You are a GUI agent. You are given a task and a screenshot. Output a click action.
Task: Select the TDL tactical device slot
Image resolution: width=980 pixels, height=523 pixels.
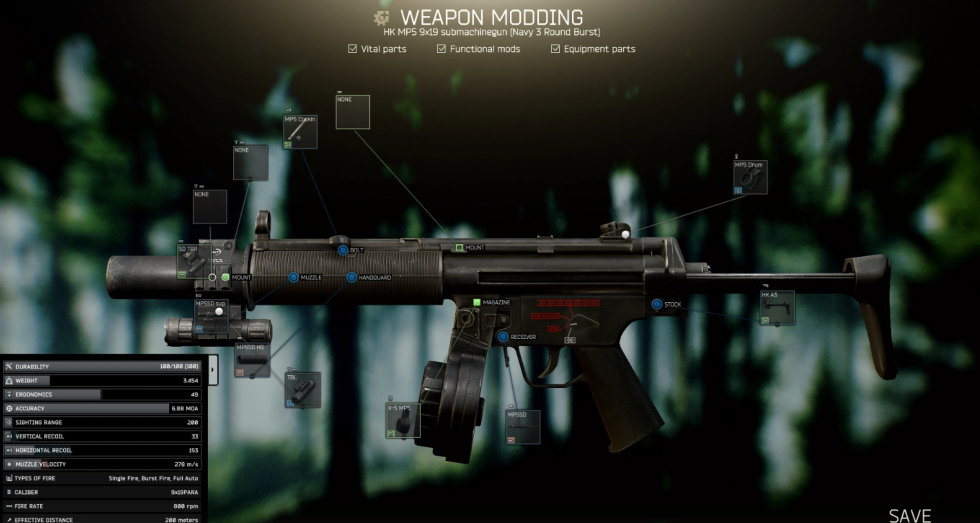point(303,390)
